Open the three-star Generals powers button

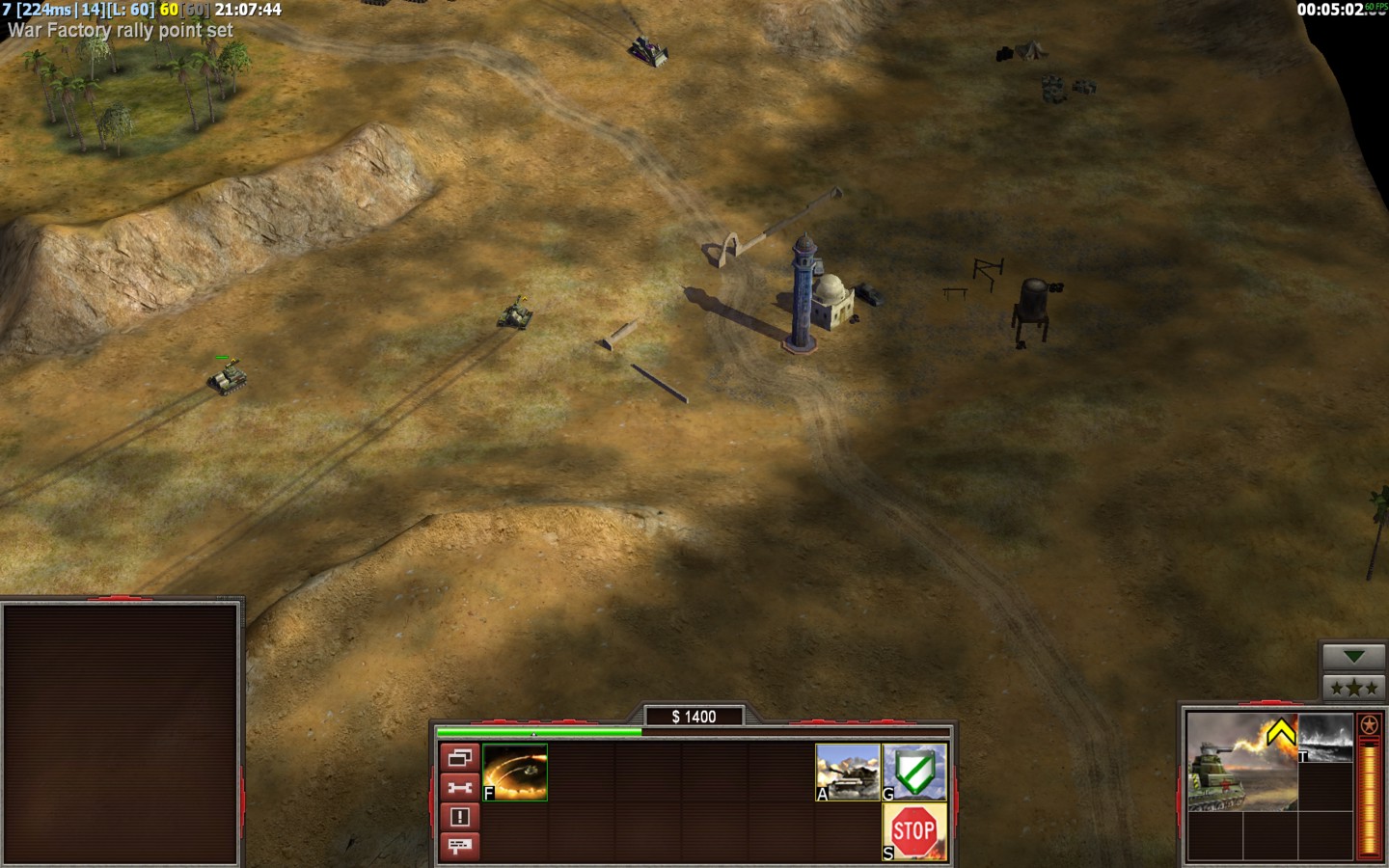click(1353, 688)
